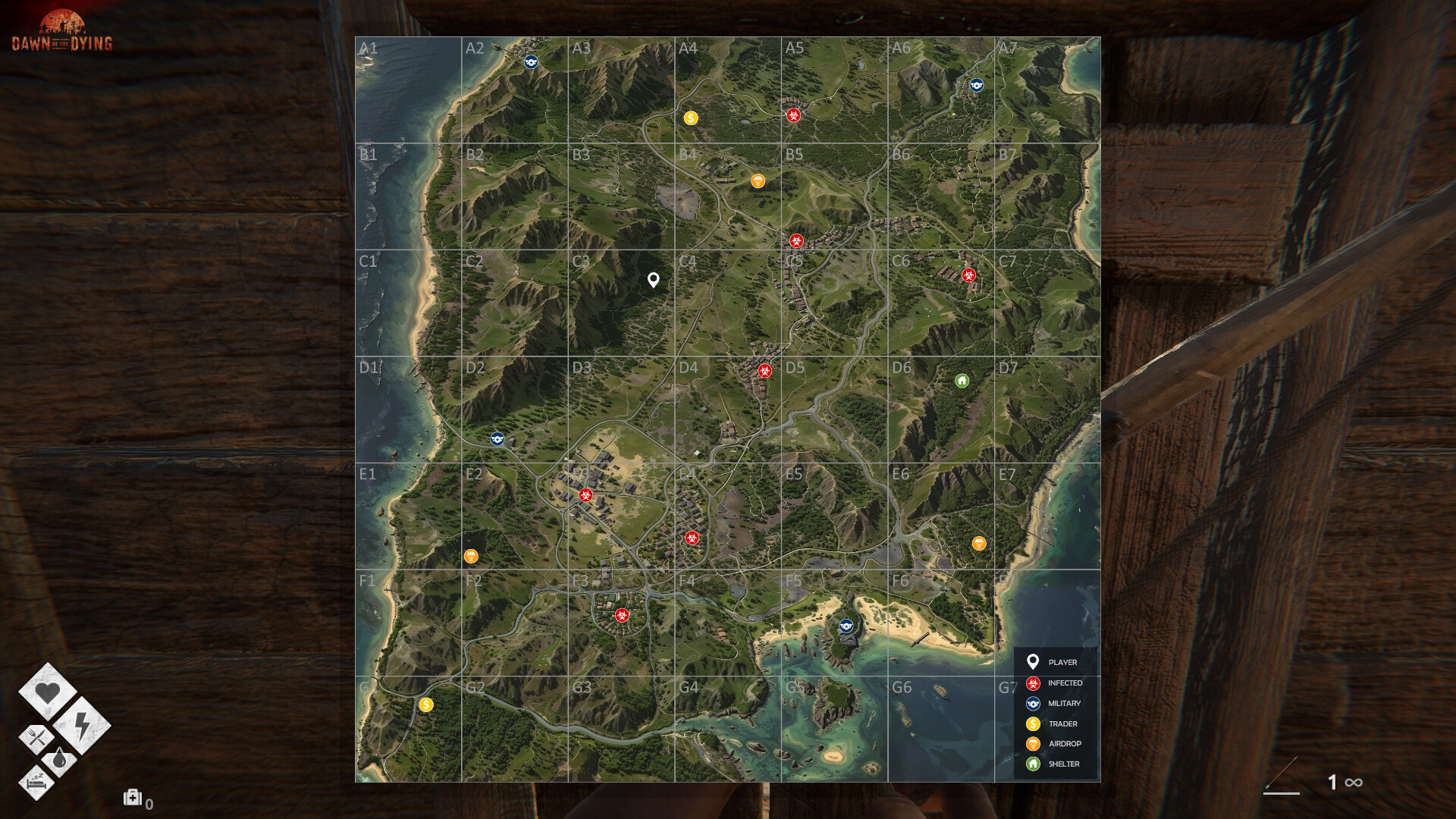Click the SHELTER legend label
Image resolution: width=1456 pixels, height=819 pixels.
point(1064,764)
